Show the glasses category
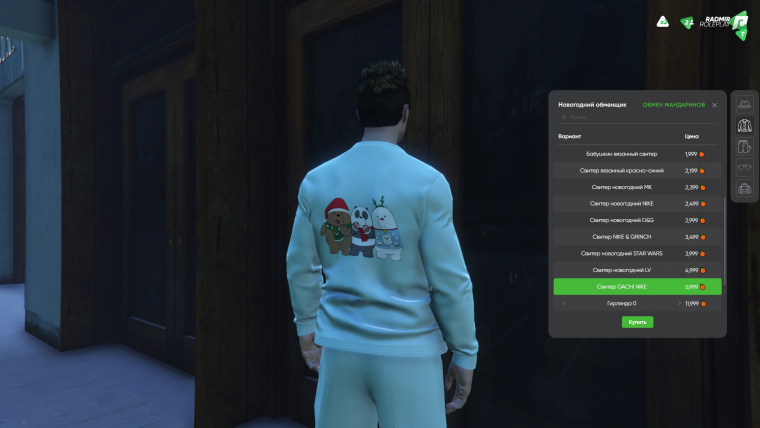 744,167
